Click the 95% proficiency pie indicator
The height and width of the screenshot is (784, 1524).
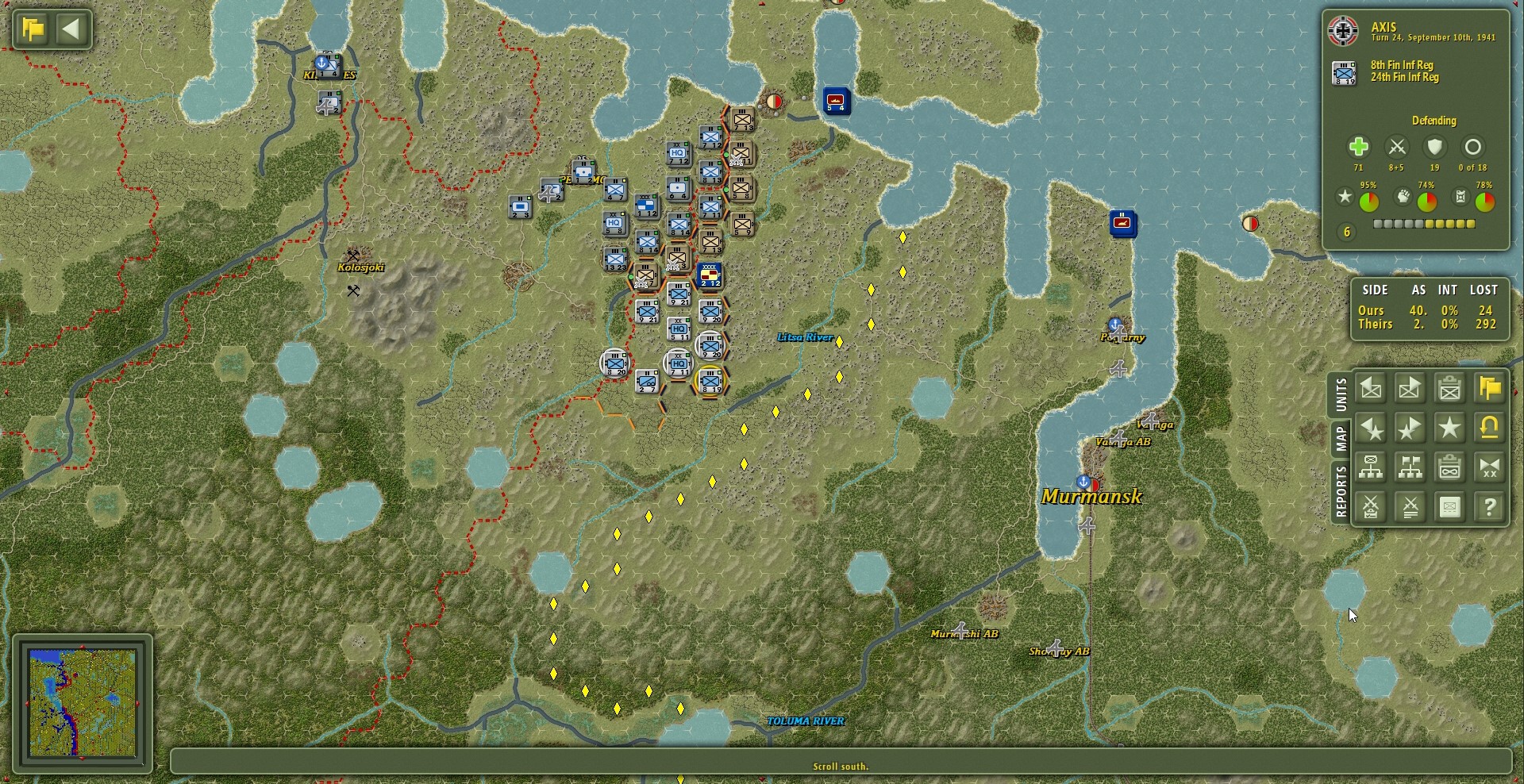(1368, 201)
